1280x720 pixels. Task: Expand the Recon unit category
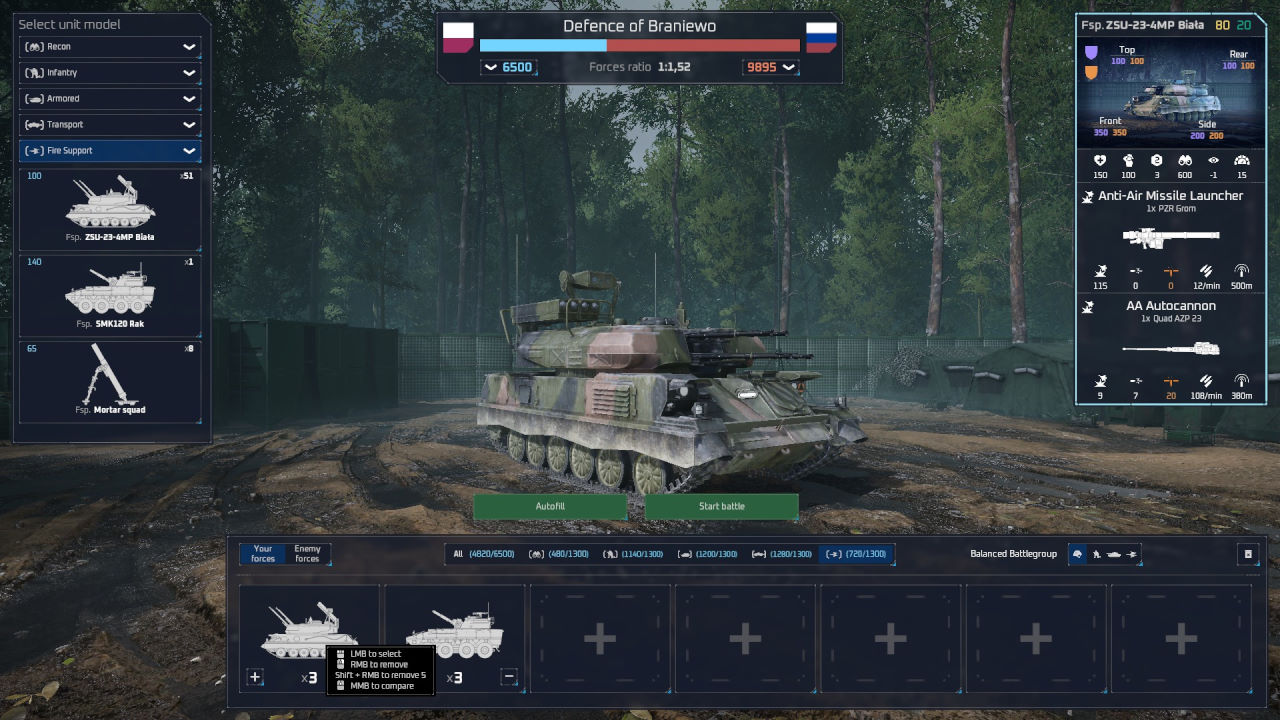tap(110, 47)
